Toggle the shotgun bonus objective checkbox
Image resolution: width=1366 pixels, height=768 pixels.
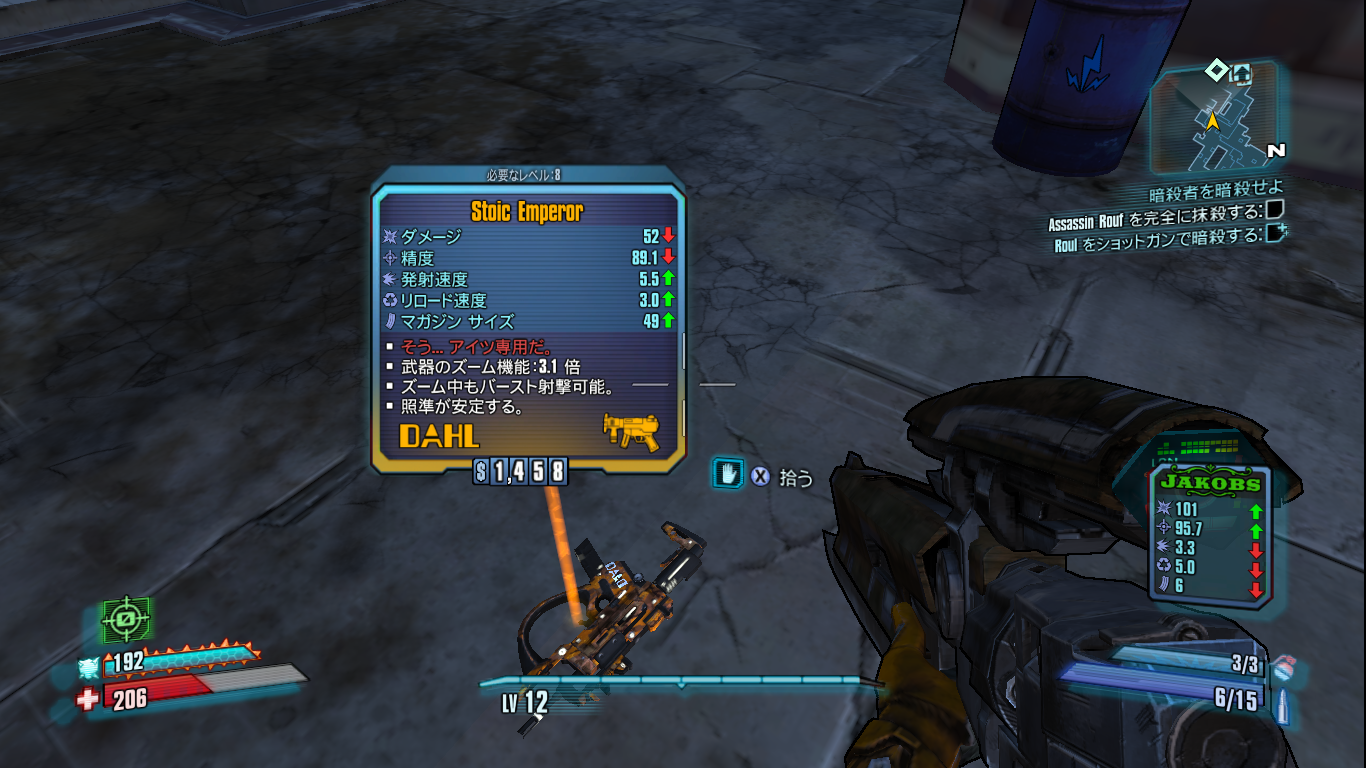(1275, 233)
